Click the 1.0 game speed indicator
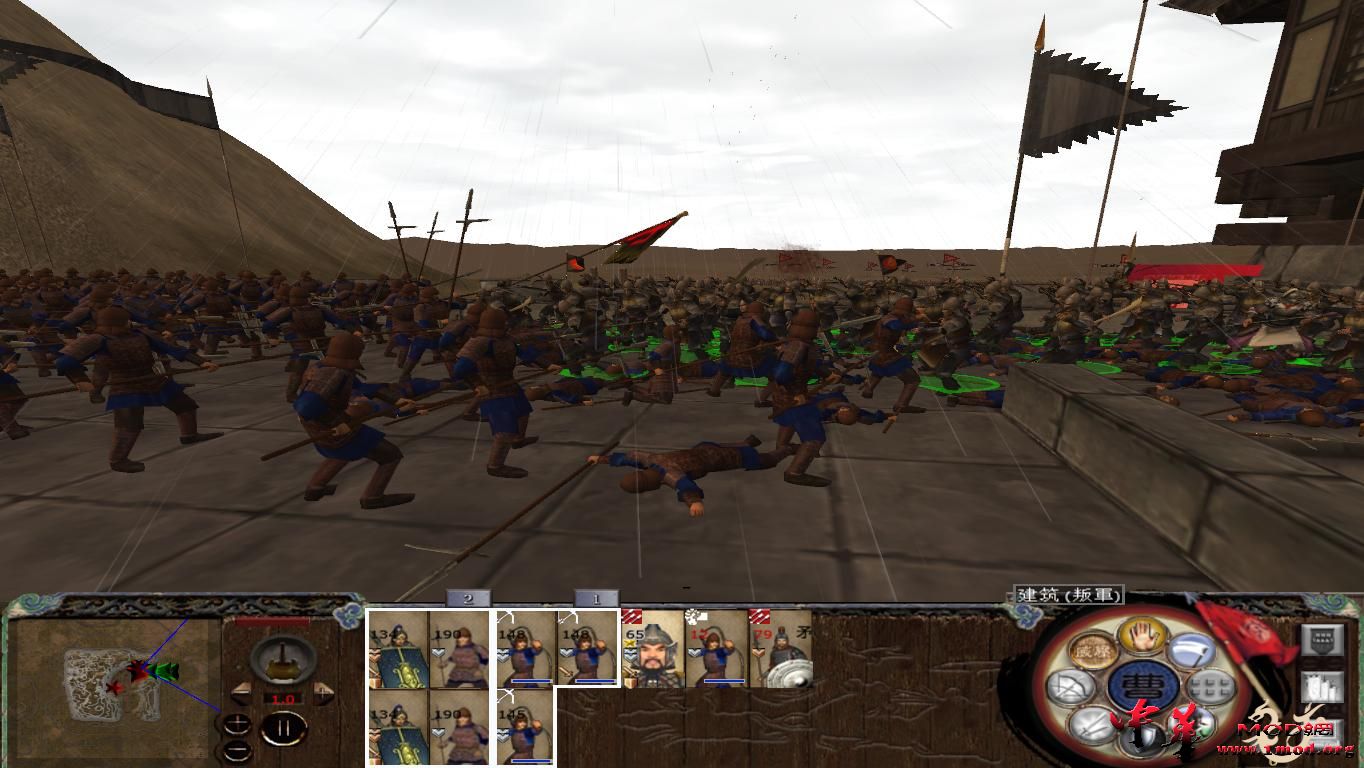1364x768 pixels. pyautogui.click(x=282, y=699)
